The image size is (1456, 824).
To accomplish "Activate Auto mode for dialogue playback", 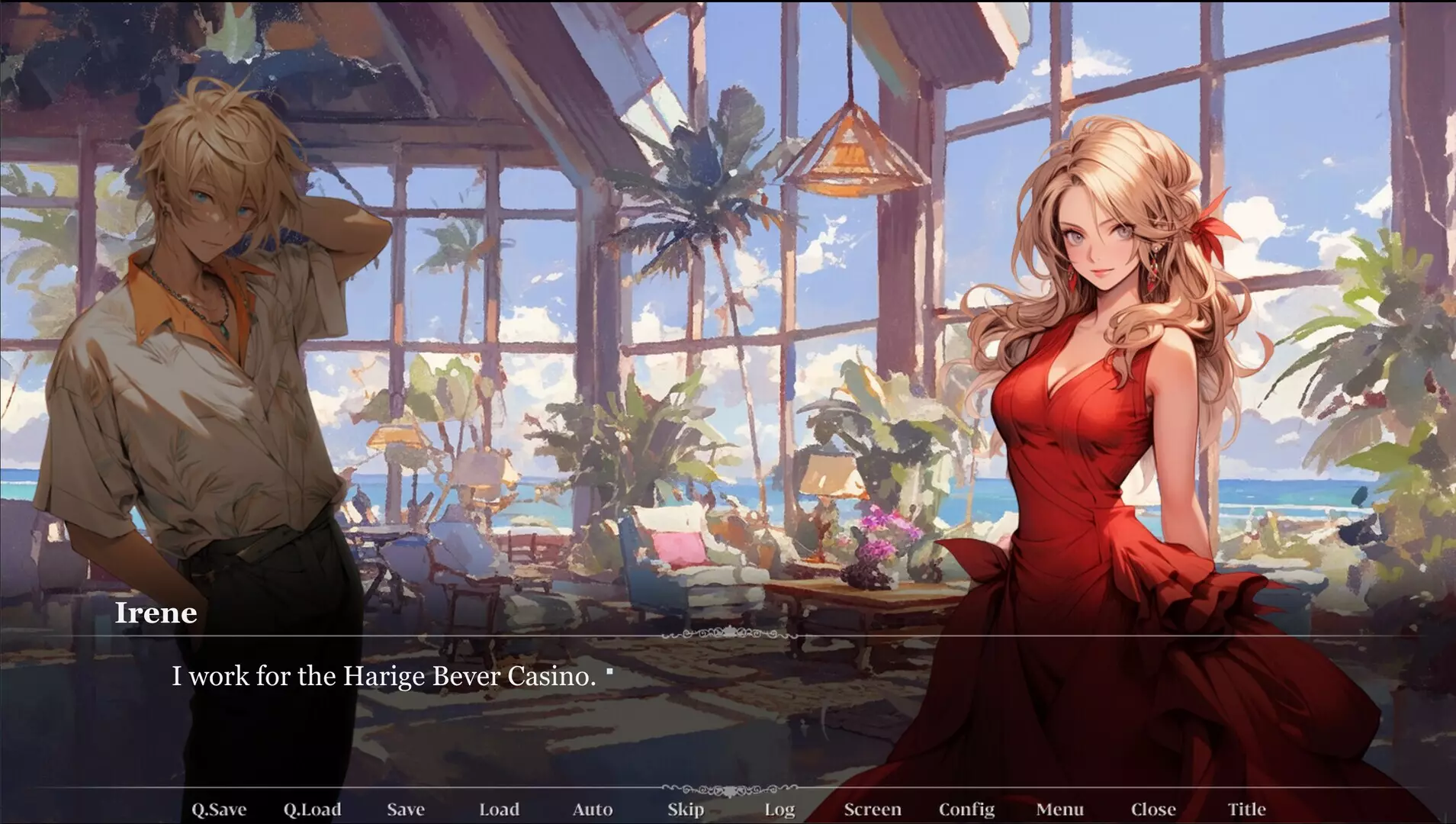I will point(593,809).
